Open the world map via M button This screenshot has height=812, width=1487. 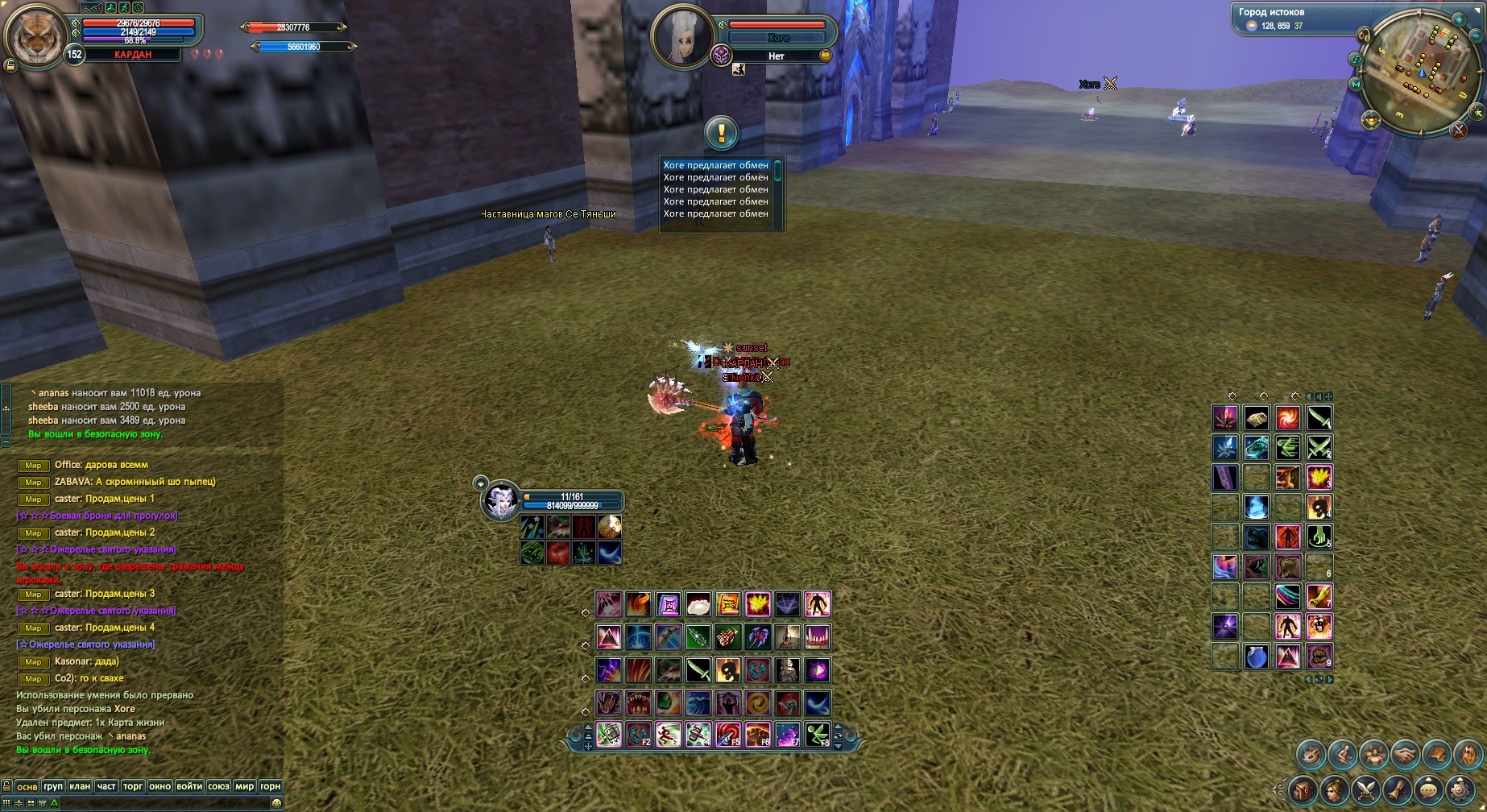pyautogui.click(x=1356, y=85)
